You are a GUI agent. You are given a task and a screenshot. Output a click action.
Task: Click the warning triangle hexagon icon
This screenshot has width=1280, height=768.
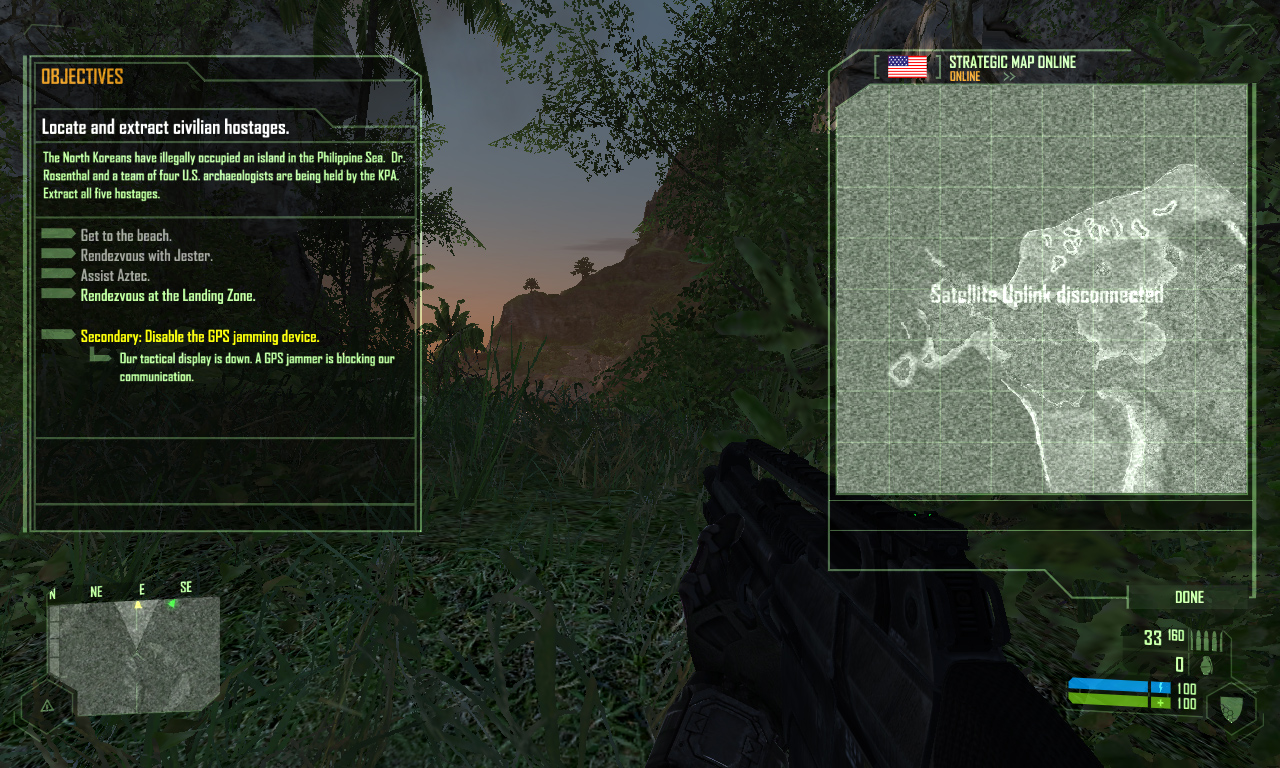tap(47, 705)
